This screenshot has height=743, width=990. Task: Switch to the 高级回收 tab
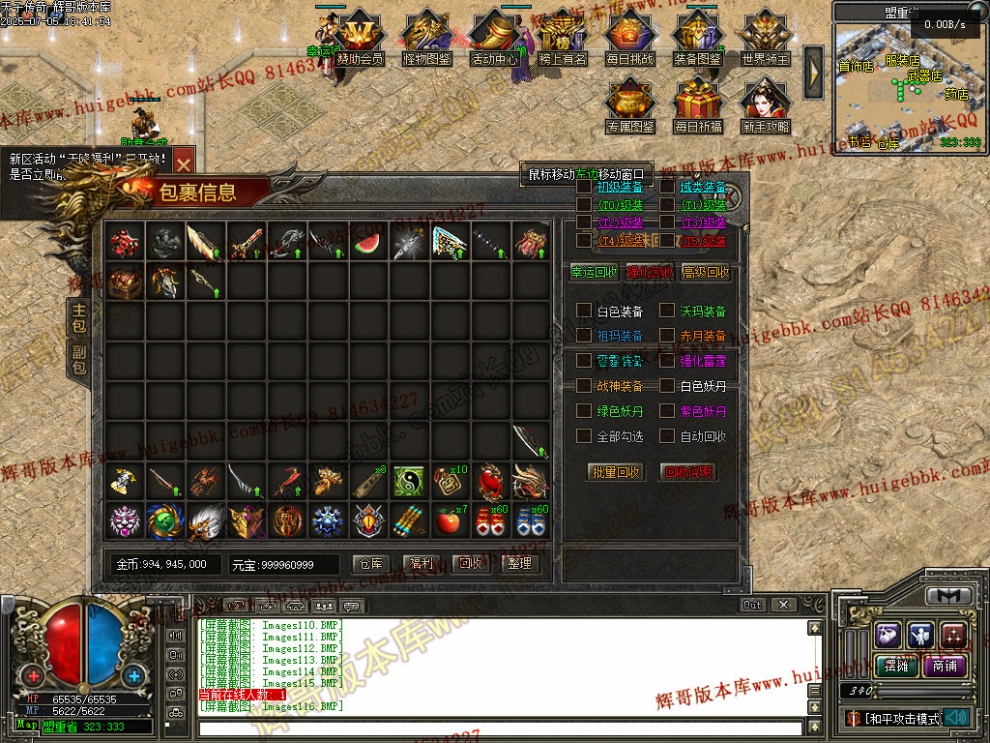pyautogui.click(x=705, y=272)
